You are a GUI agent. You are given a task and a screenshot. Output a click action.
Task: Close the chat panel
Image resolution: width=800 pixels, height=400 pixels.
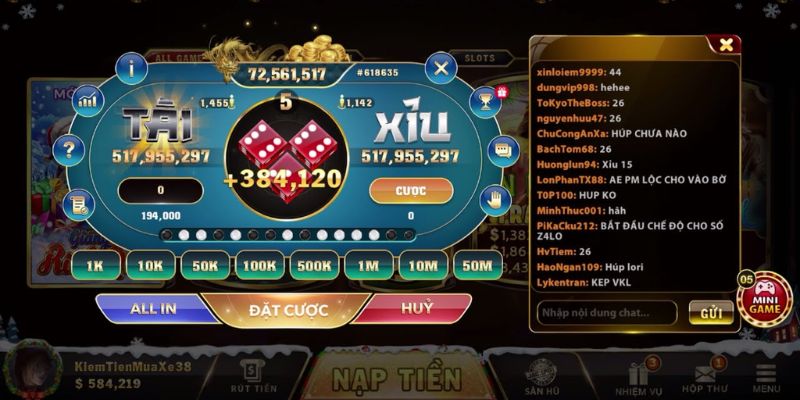(x=725, y=44)
